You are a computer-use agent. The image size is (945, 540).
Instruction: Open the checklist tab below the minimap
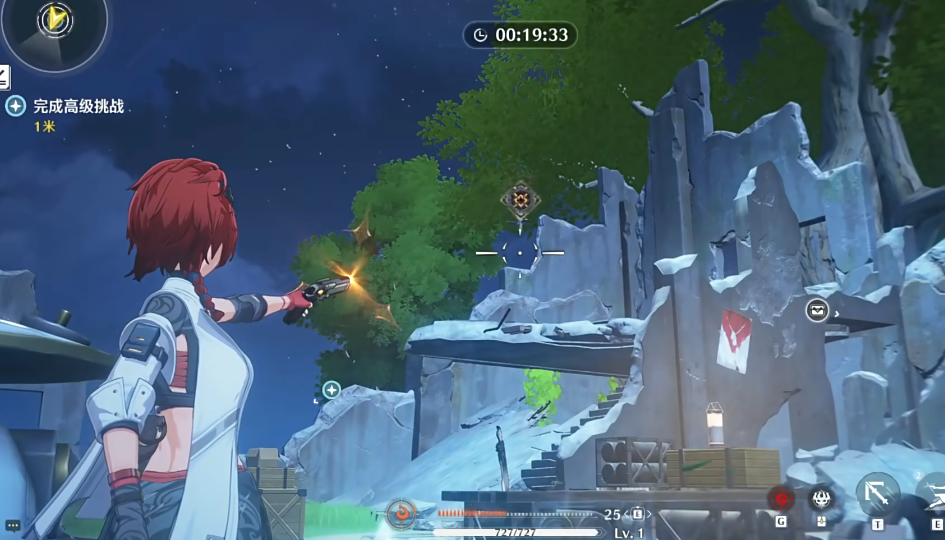[4, 76]
